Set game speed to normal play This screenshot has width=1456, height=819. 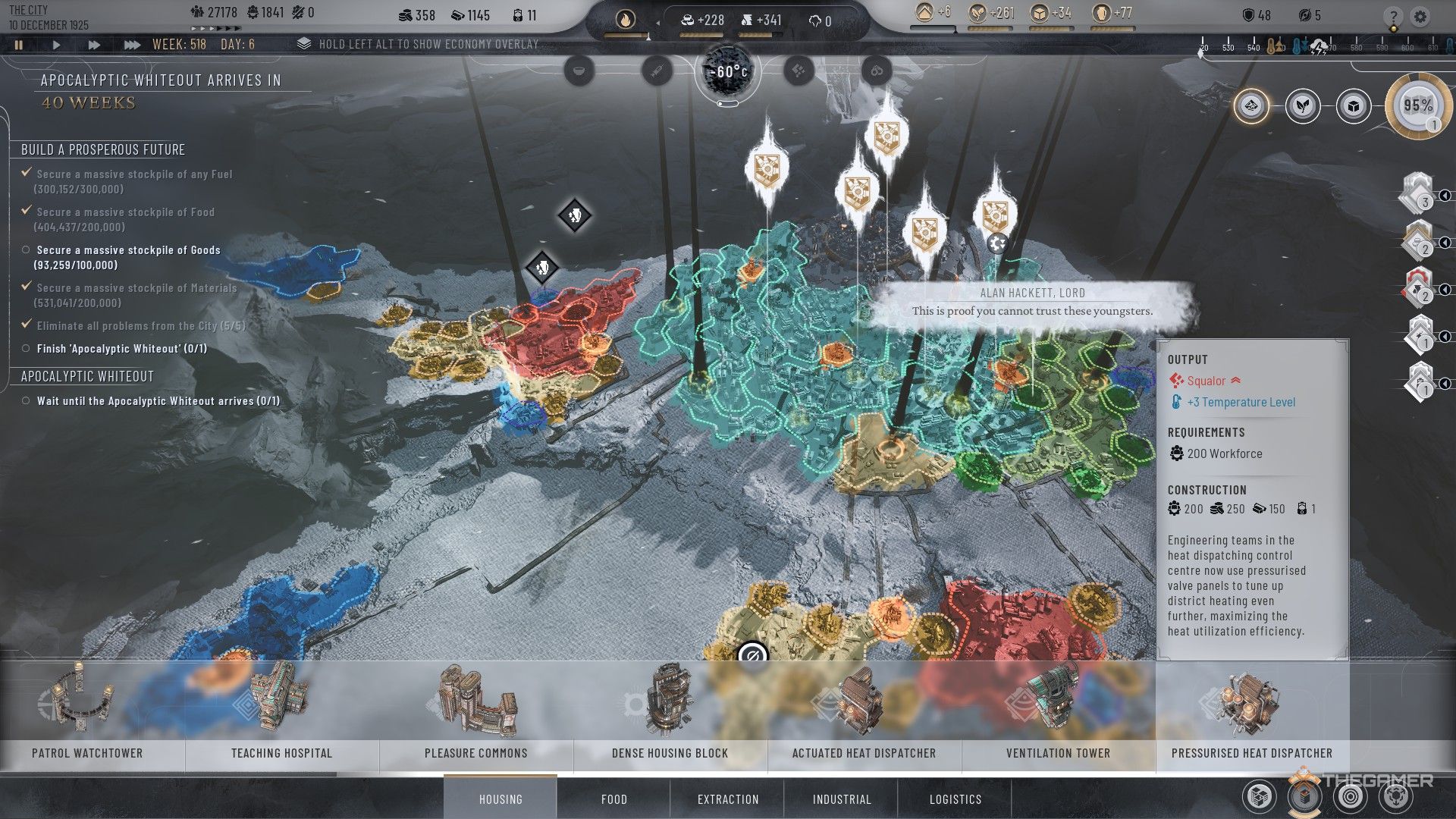pos(56,45)
